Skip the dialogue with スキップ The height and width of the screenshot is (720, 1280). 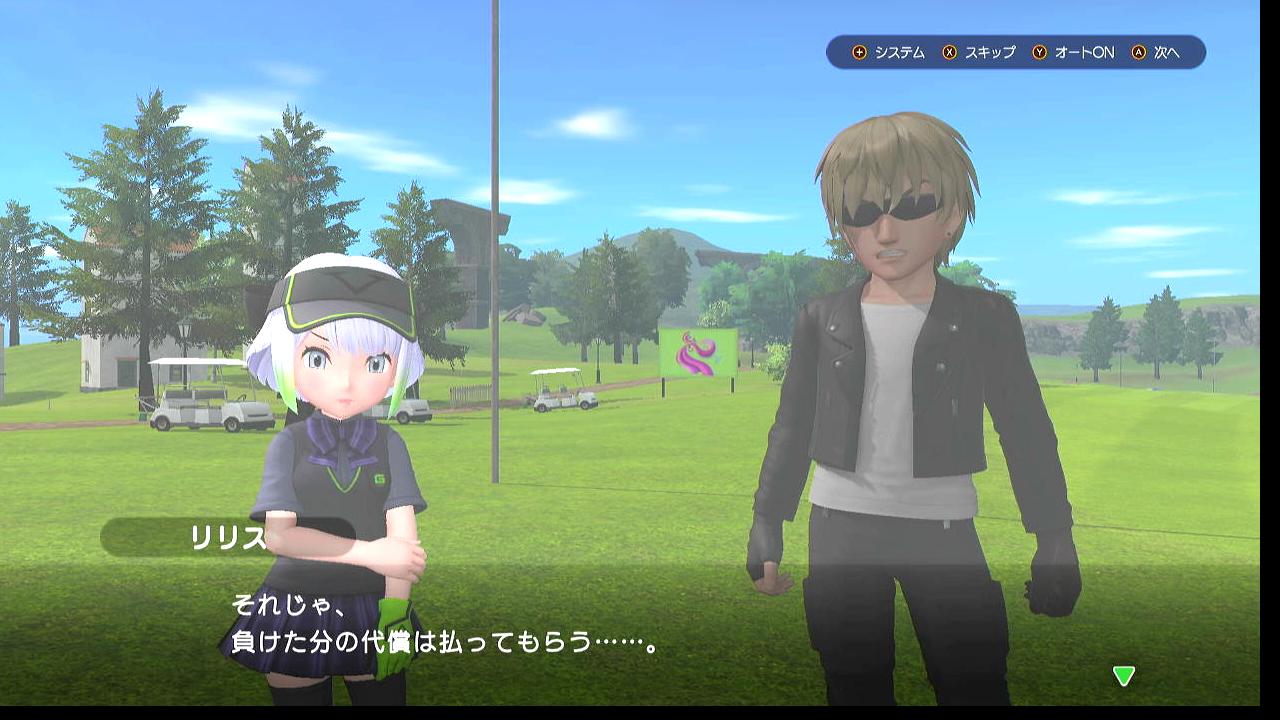[x=979, y=52]
